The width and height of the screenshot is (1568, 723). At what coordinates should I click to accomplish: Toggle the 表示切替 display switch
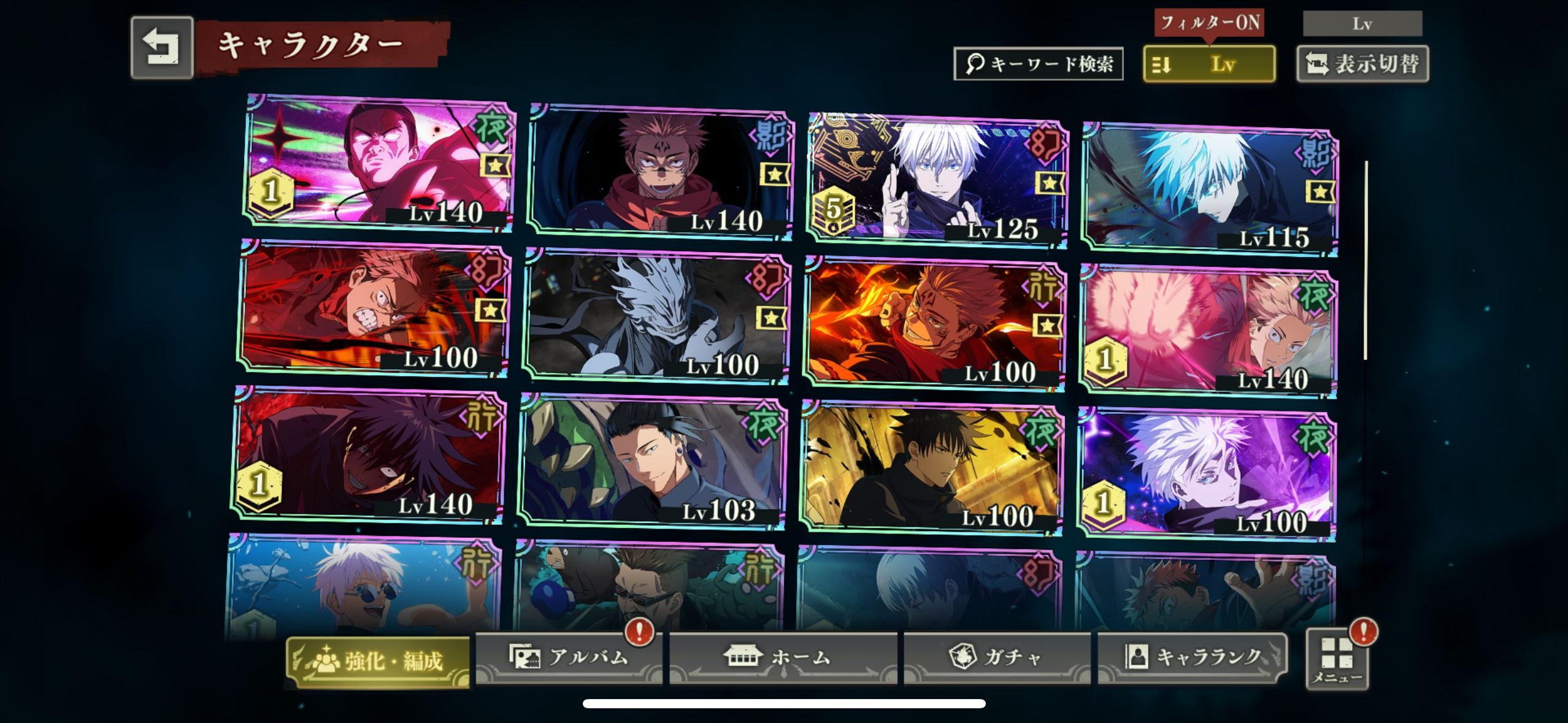[x=1362, y=64]
